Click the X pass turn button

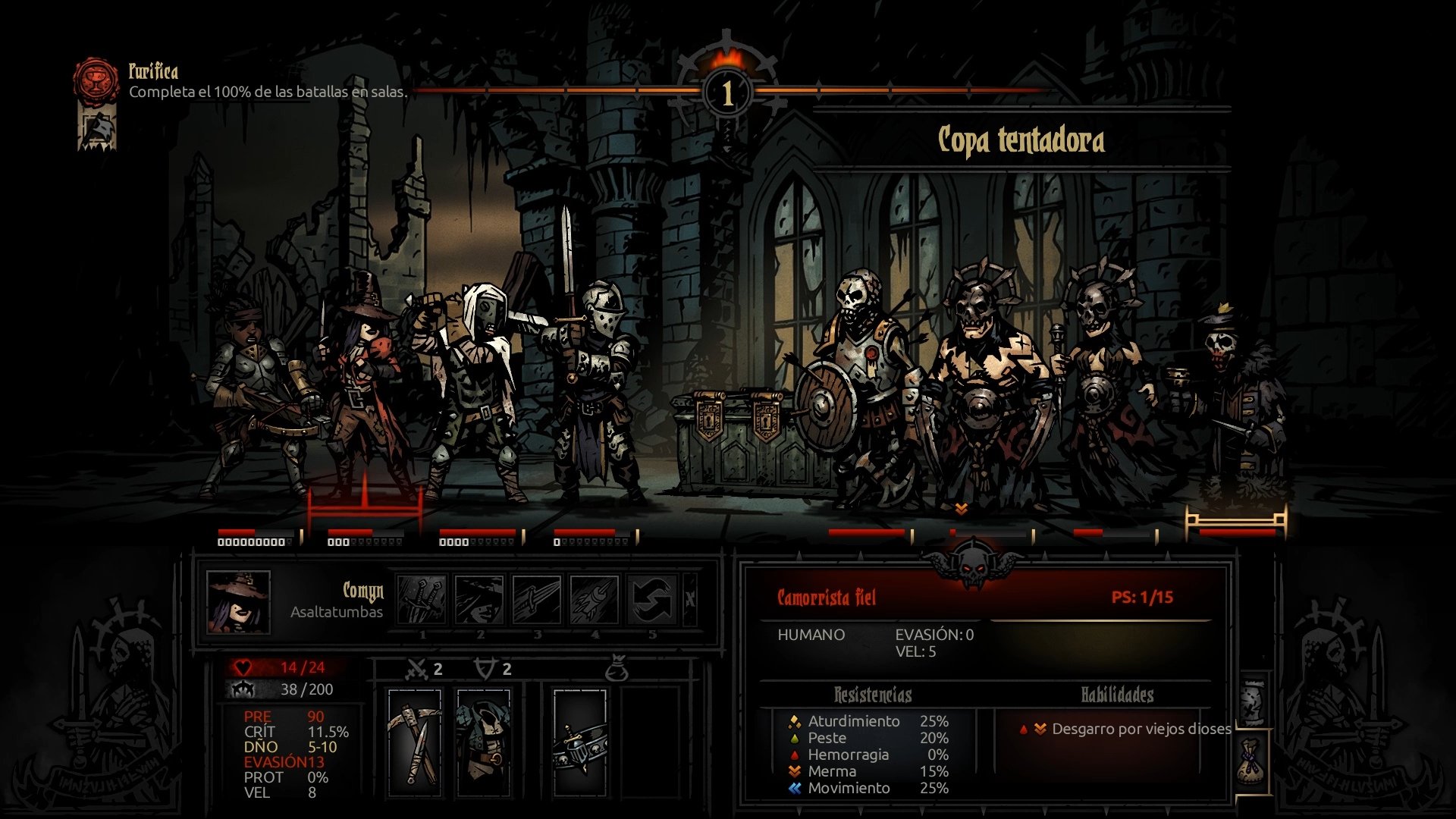(690, 600)
